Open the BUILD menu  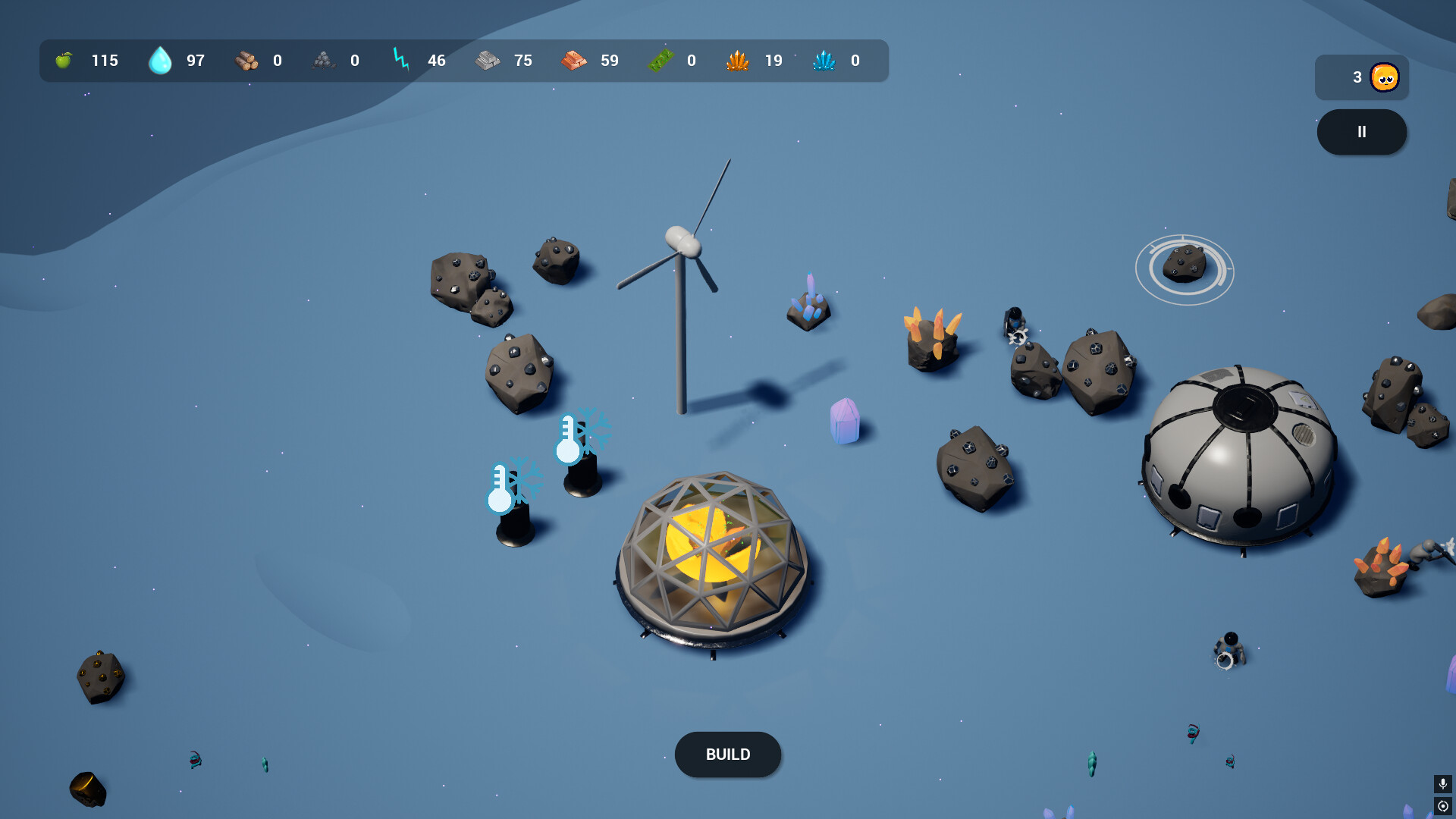click(x=727, y=755)
